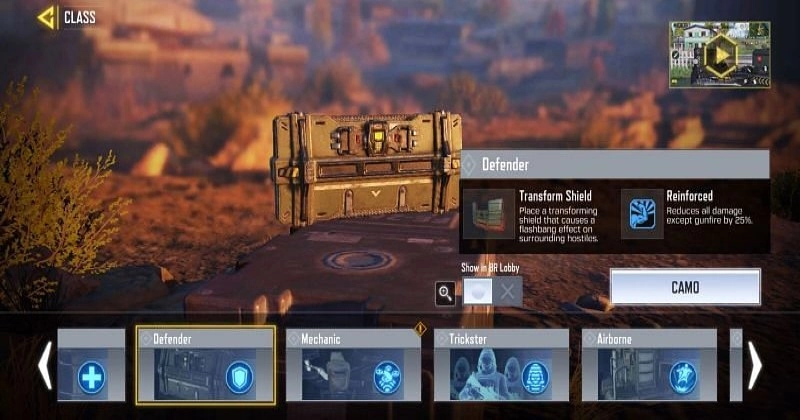This screenshot has width=800, height=420.
Task: Go back using the Class arrow
Action: pyautogui.click(x=46, y=17)
